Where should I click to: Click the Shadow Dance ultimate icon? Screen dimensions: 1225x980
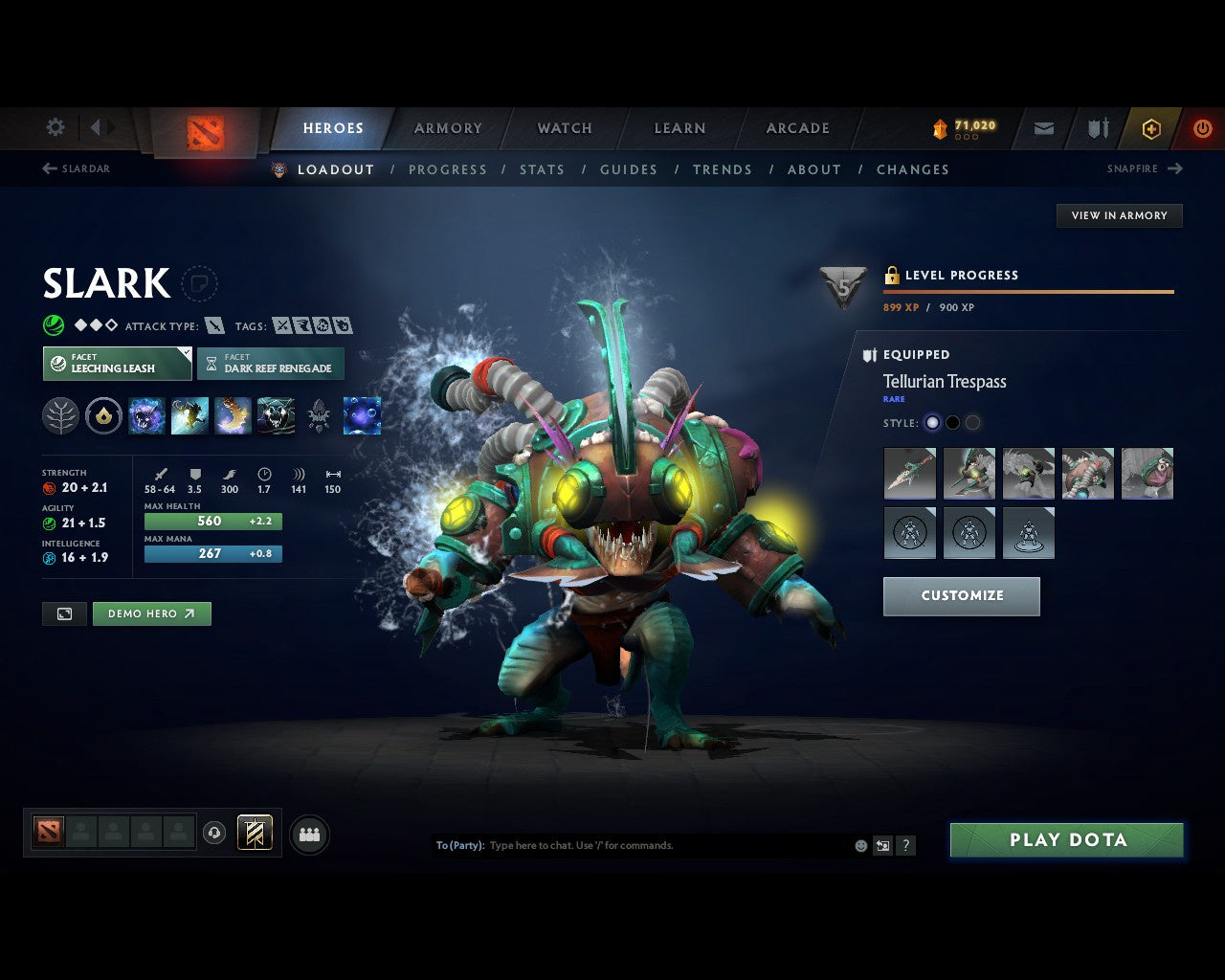click(x=277, y=414)
